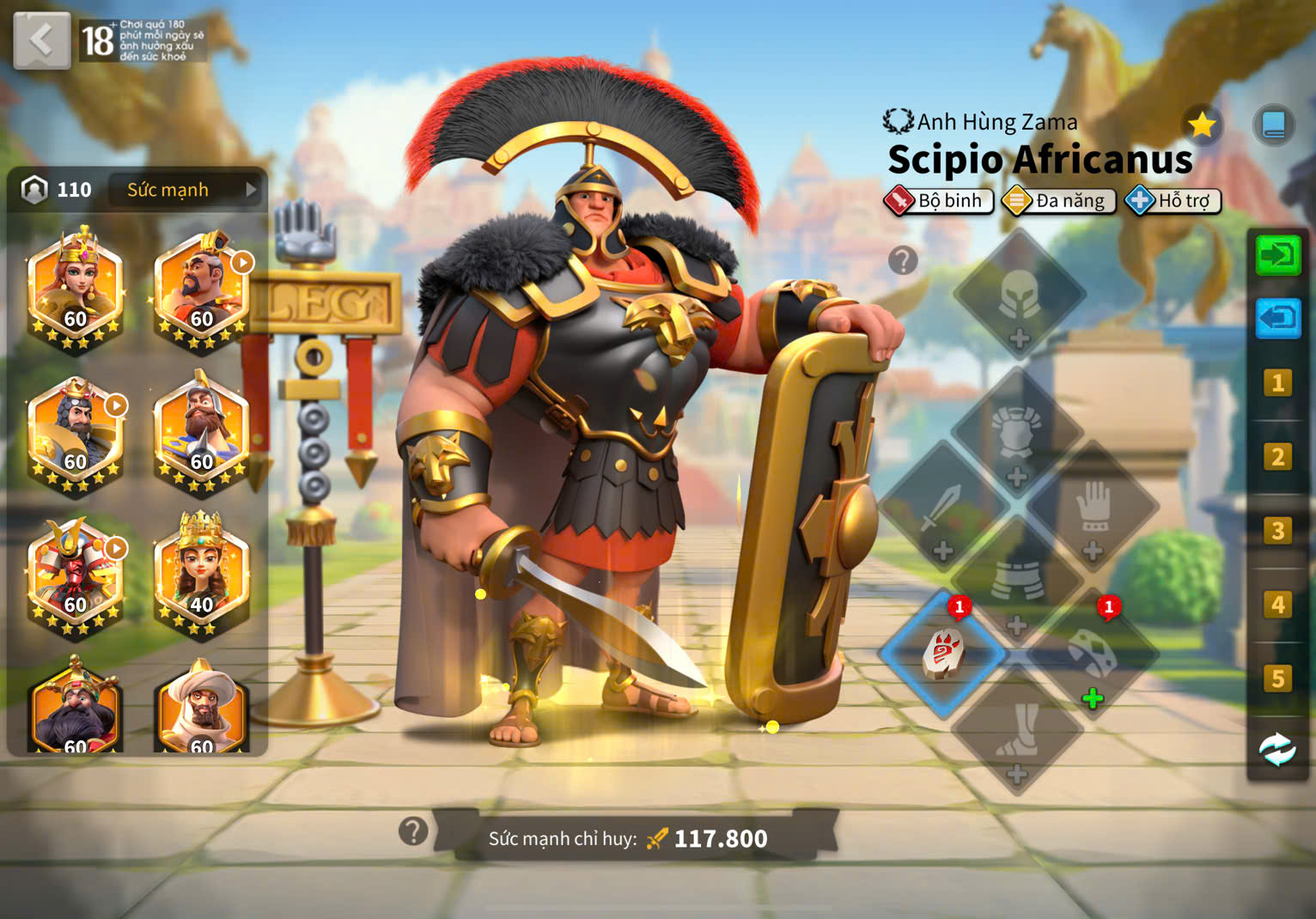This screenshot has height=919, width=1316.
Task: Go back with the arrow button
Action: point(41,40)
